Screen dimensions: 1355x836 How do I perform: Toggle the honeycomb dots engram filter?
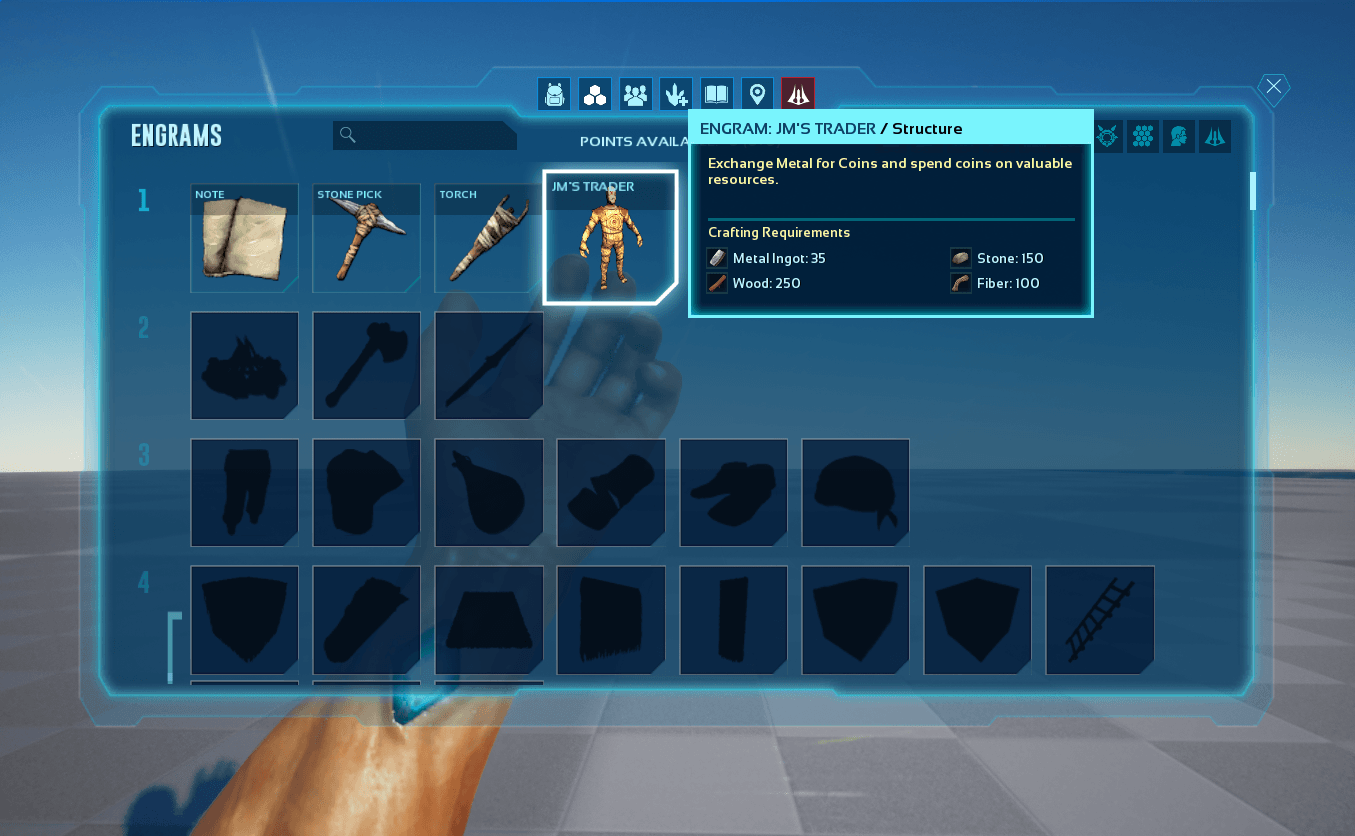pos(1142,136)
